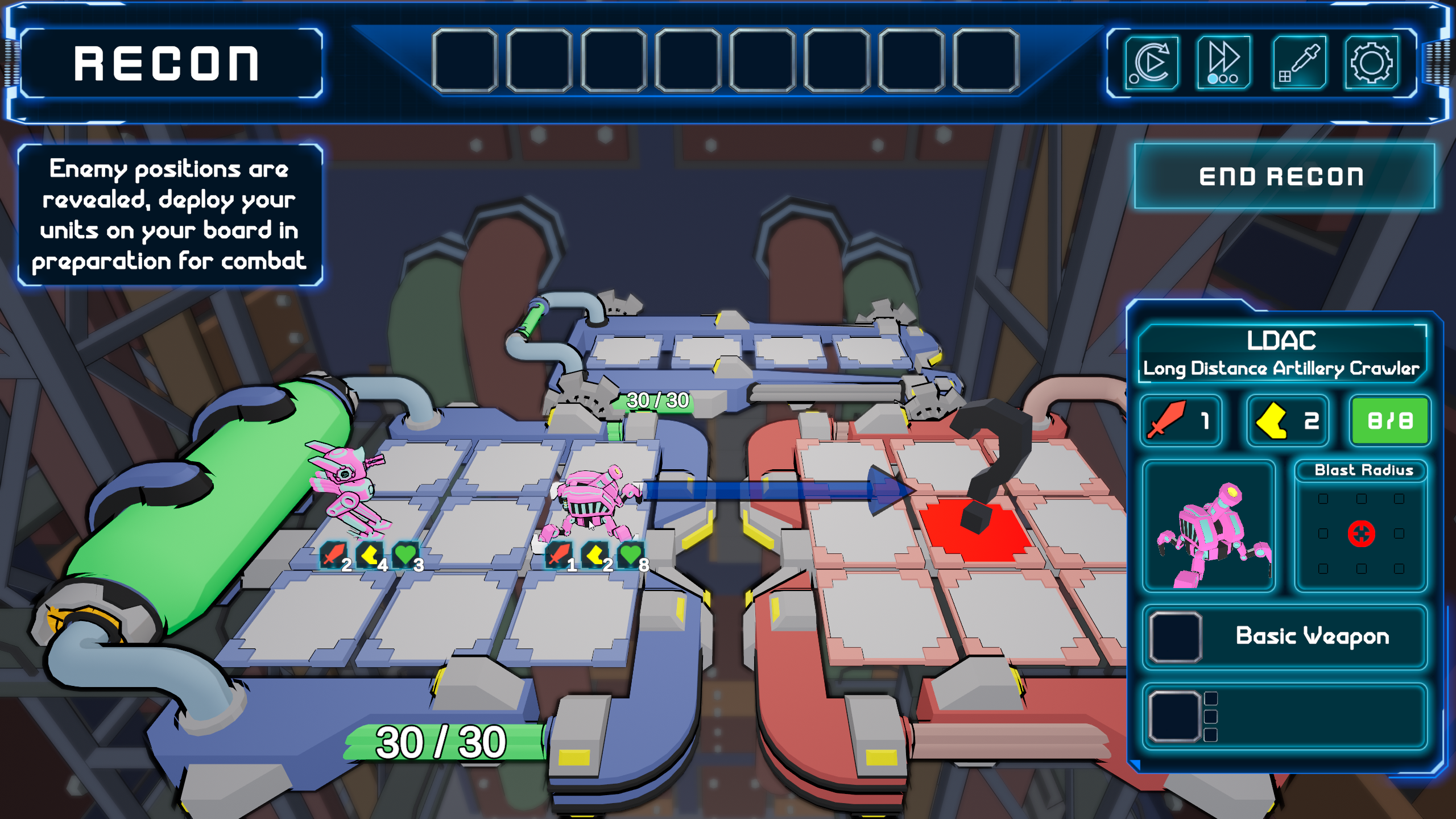1456x819 pixels.
Task: Open the settings gear menu
Action: [x=1371, y=63]
